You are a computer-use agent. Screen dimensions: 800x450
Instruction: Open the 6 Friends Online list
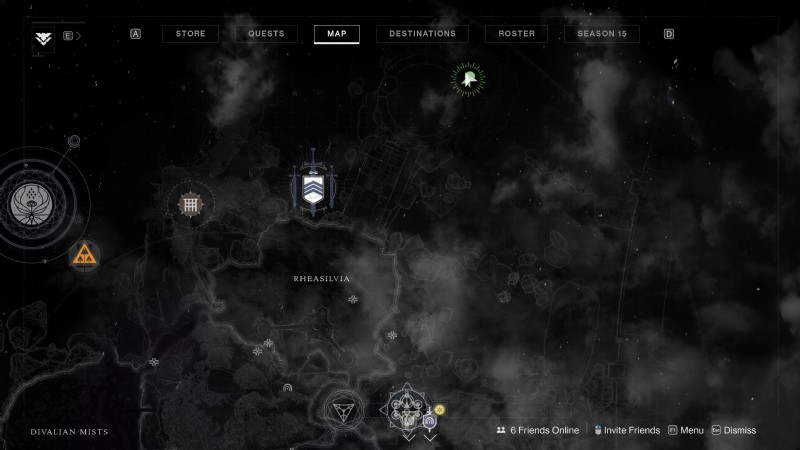click(538, 430)
